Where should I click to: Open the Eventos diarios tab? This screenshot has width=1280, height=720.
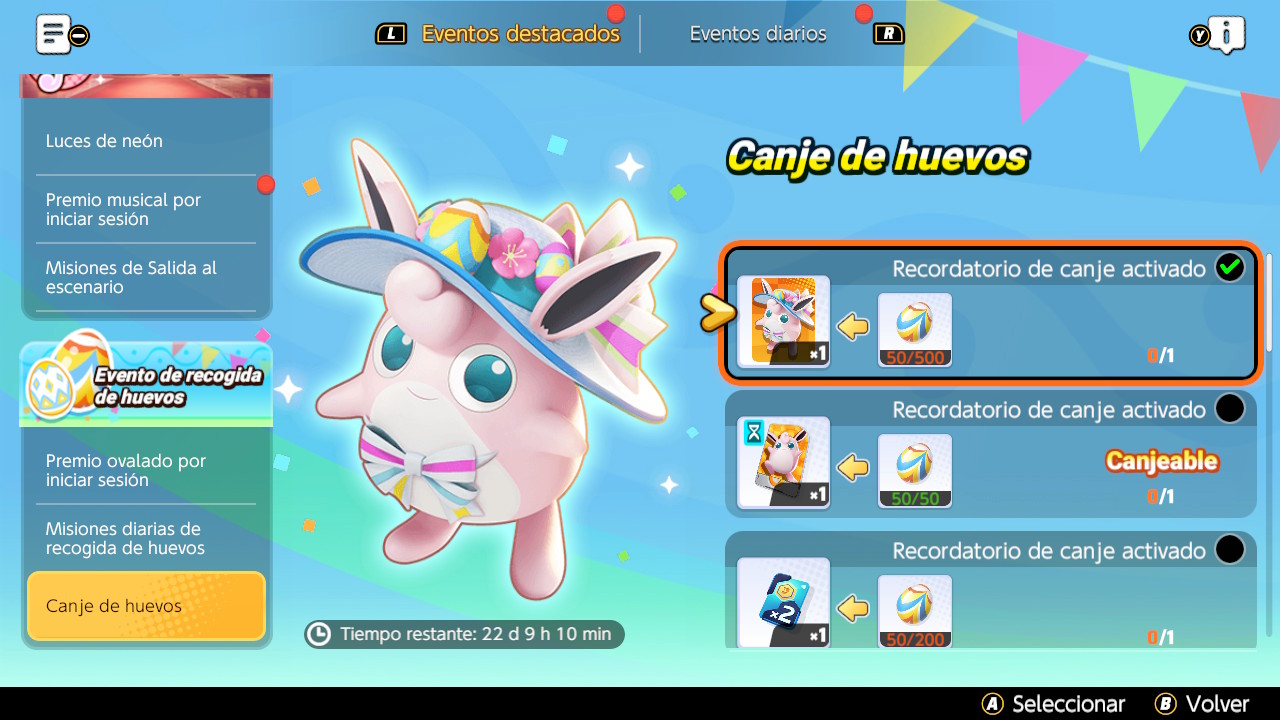[758, 34]
